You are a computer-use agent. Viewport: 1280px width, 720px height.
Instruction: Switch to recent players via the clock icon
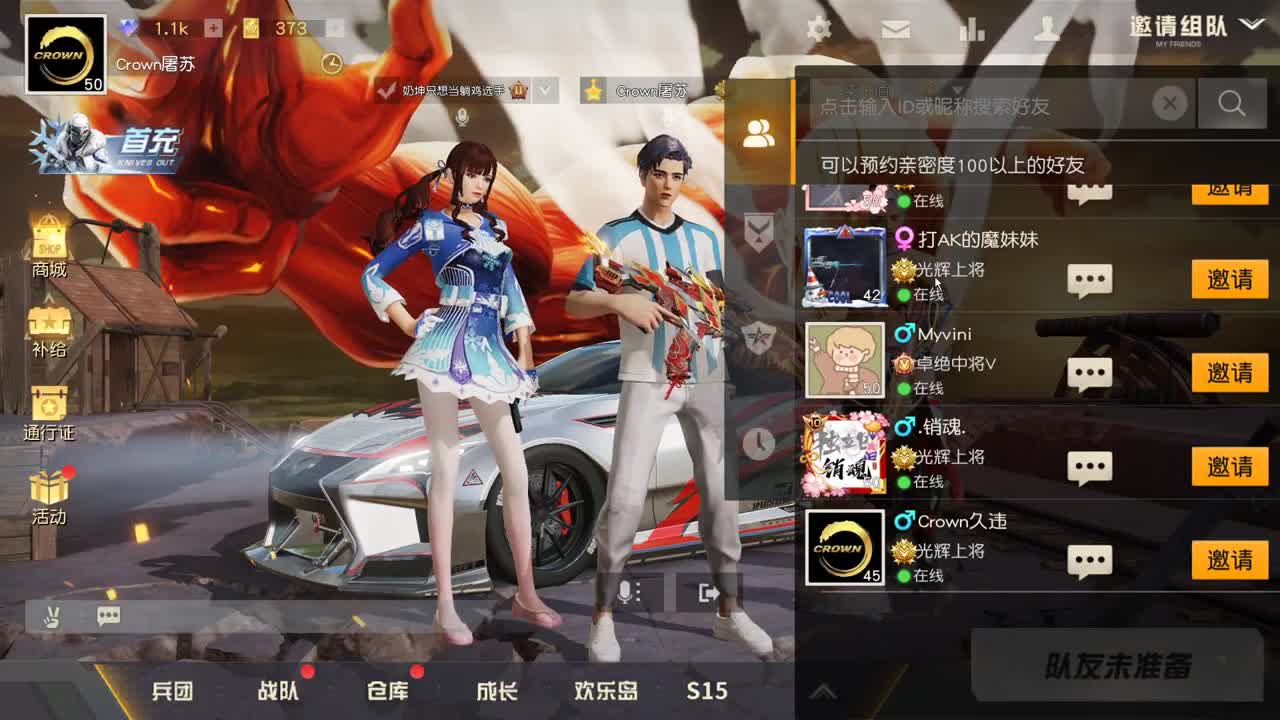(757, 443)
